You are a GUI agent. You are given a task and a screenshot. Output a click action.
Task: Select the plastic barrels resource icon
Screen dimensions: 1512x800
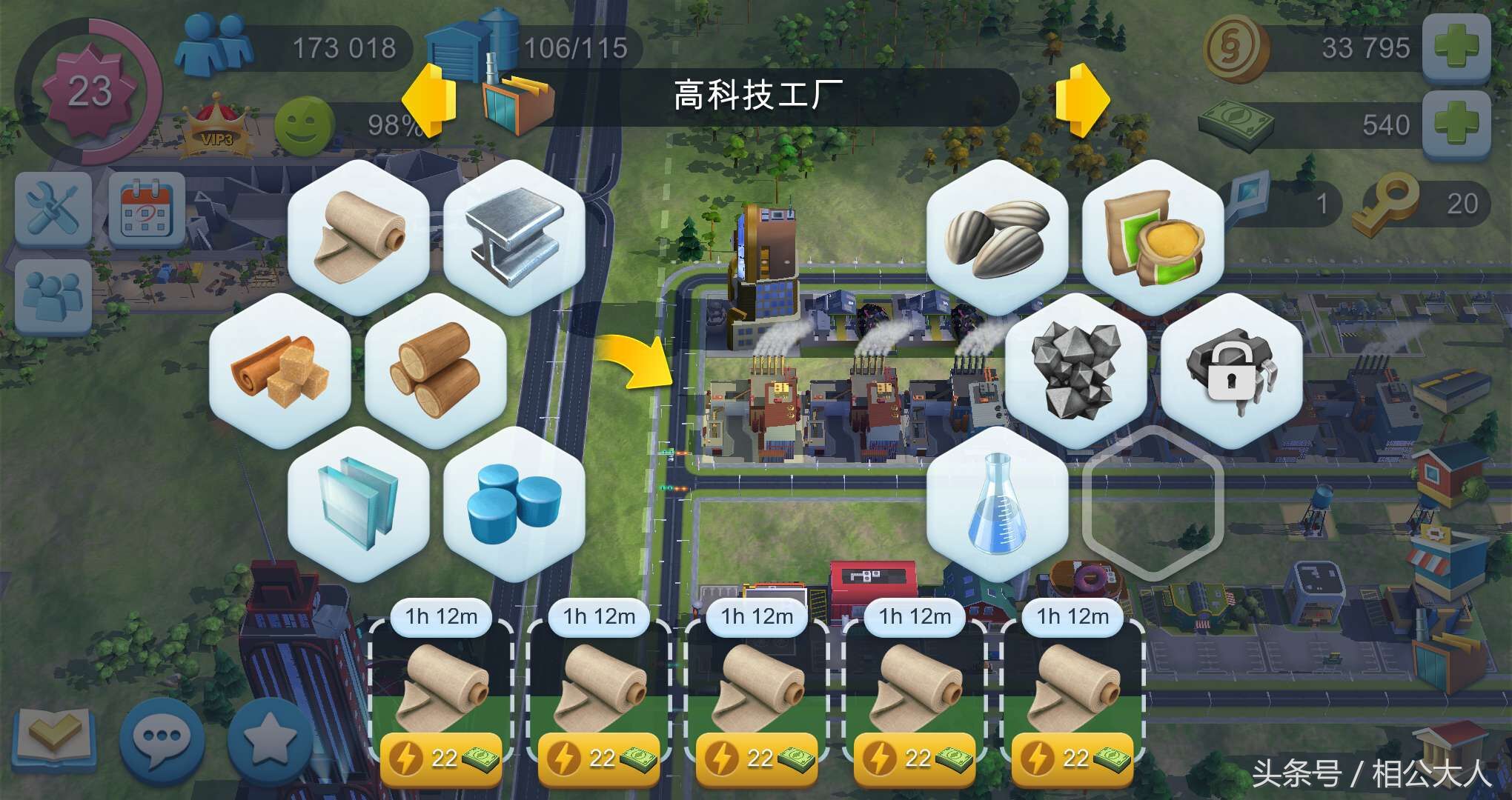pos(514,504)
